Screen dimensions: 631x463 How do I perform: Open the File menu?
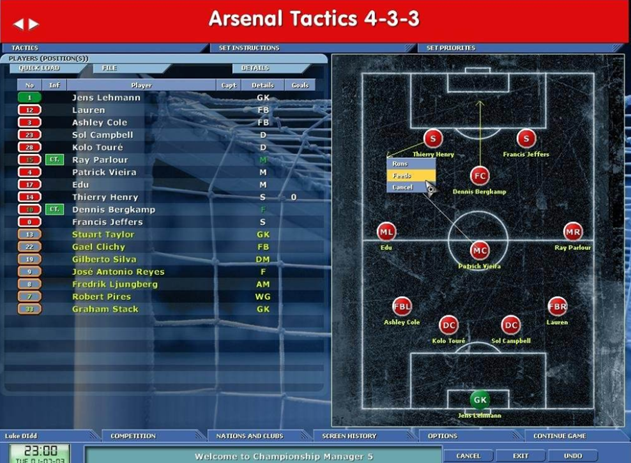[x=109, y=68]
